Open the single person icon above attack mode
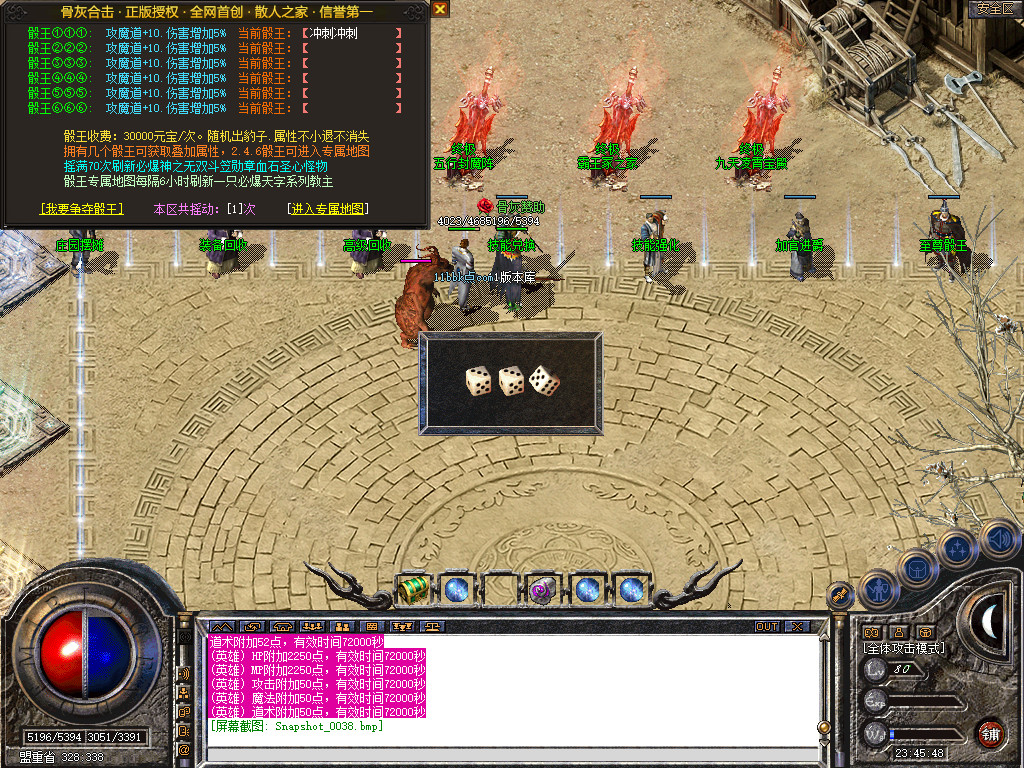The width and height of the screenshot is (1024, 768). point(898,632)
